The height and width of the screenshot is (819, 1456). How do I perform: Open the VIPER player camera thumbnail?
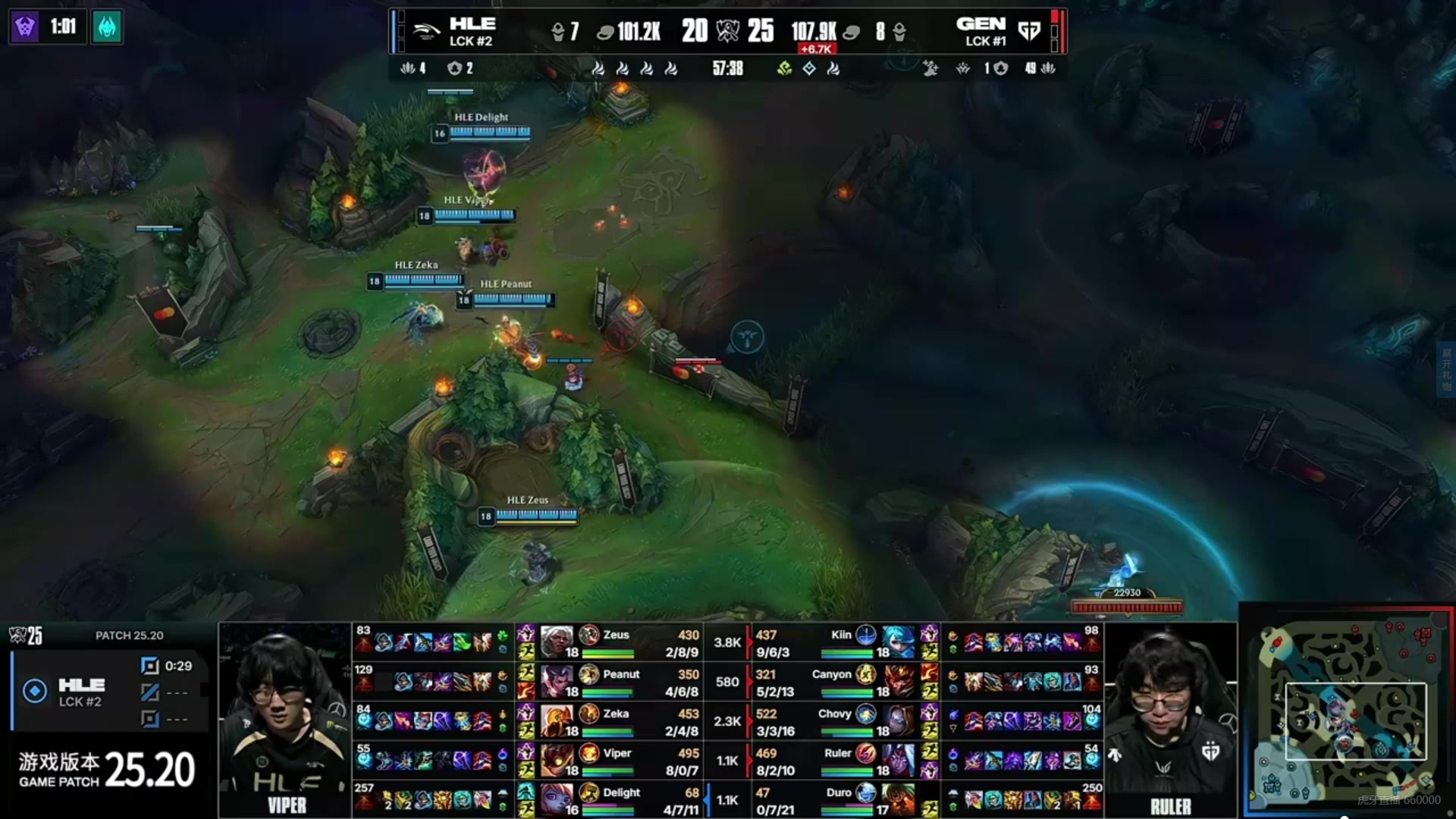pyautogui.click(x=285, y=720)
